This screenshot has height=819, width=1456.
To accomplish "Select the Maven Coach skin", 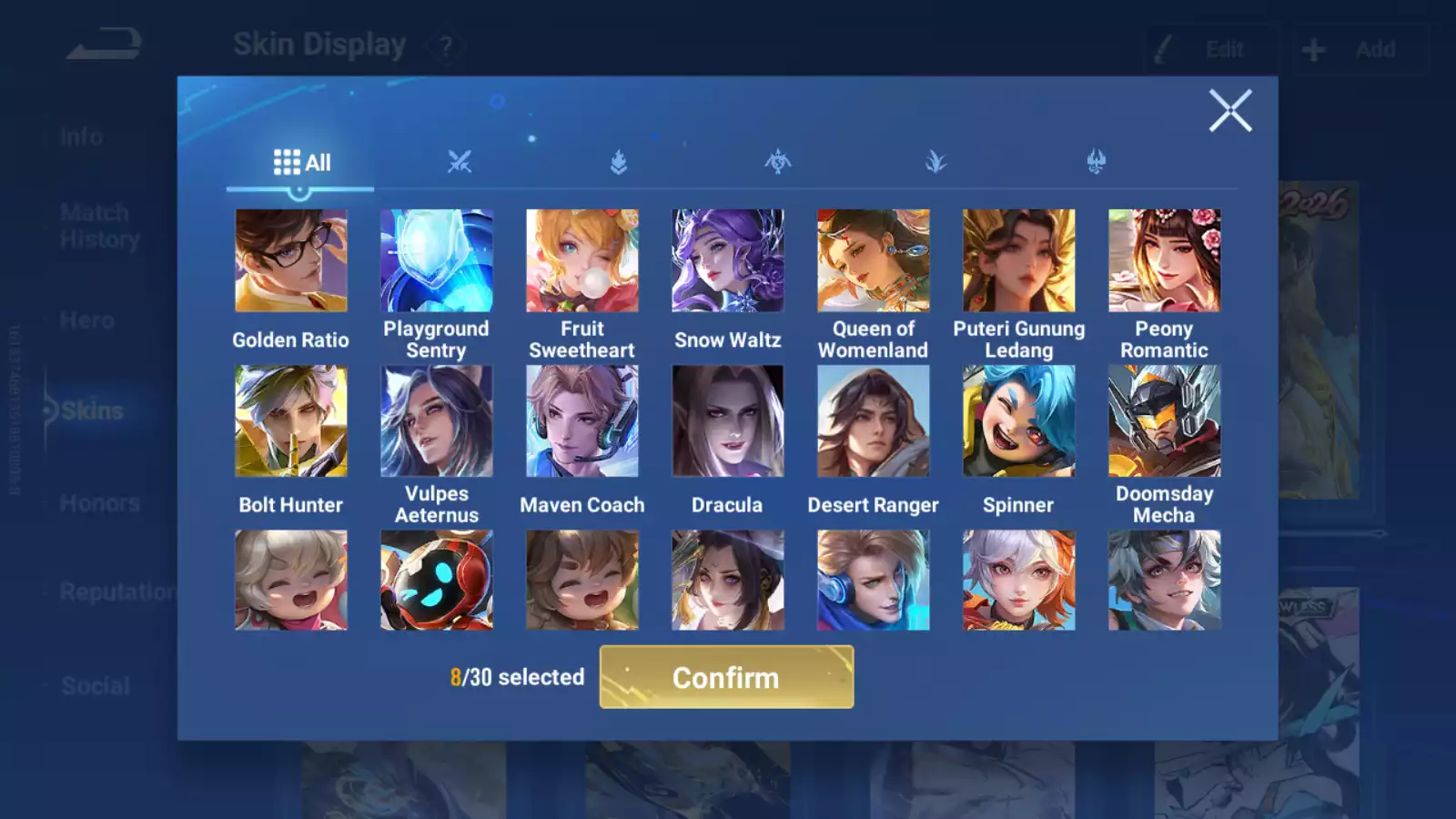I will click(x=581, y=420).
